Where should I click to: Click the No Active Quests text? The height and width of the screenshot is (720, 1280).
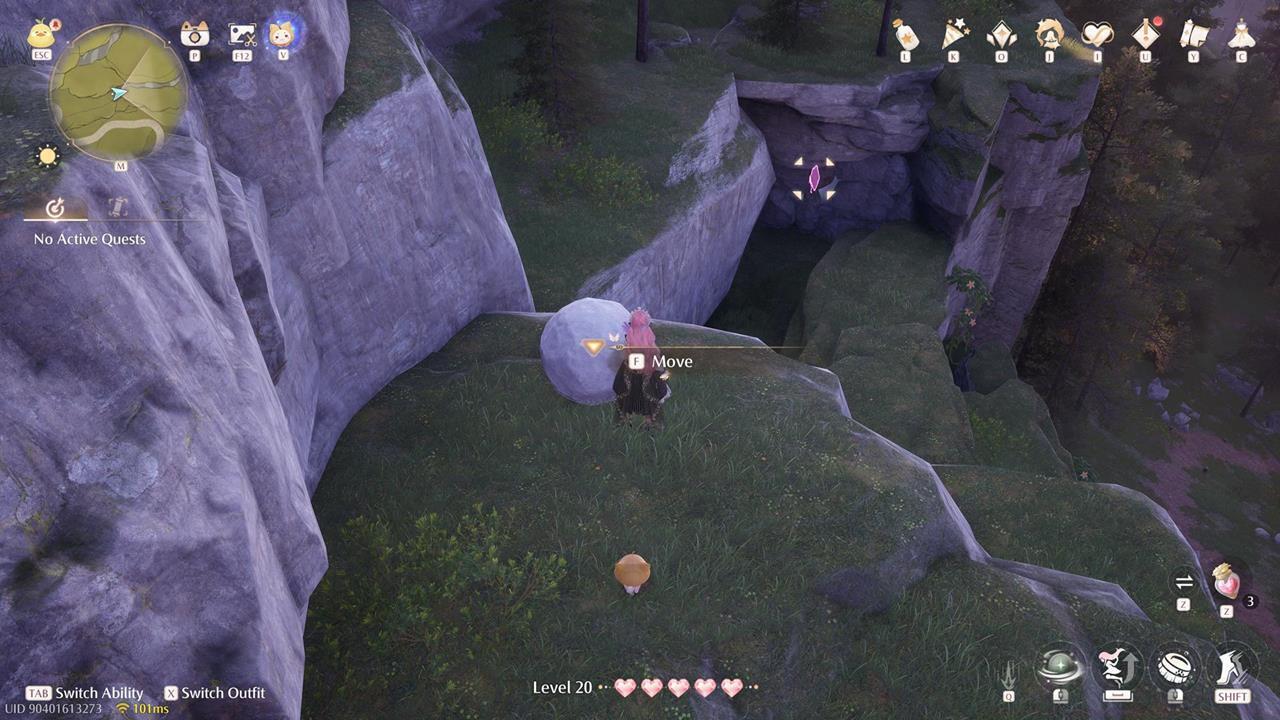pos(89,239)
